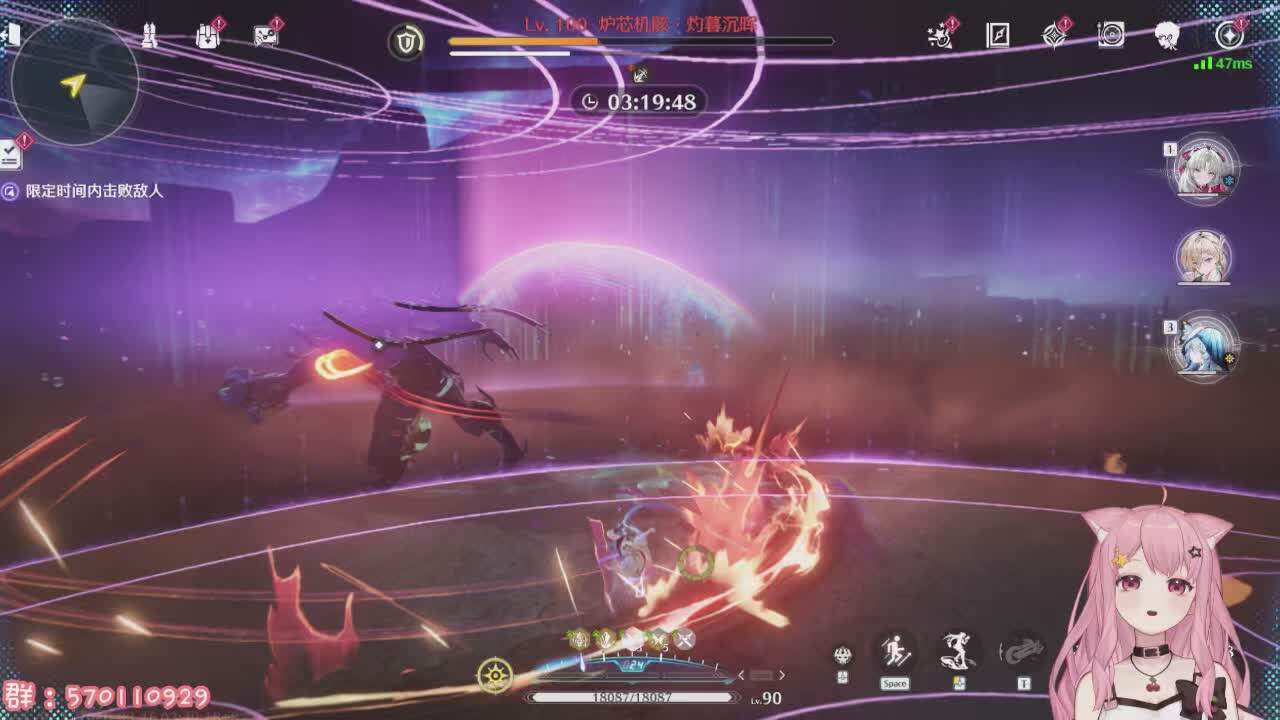This screenshot has height=720, width=1280.
Task: Open the compass guidebook icon
Action: 998,36
